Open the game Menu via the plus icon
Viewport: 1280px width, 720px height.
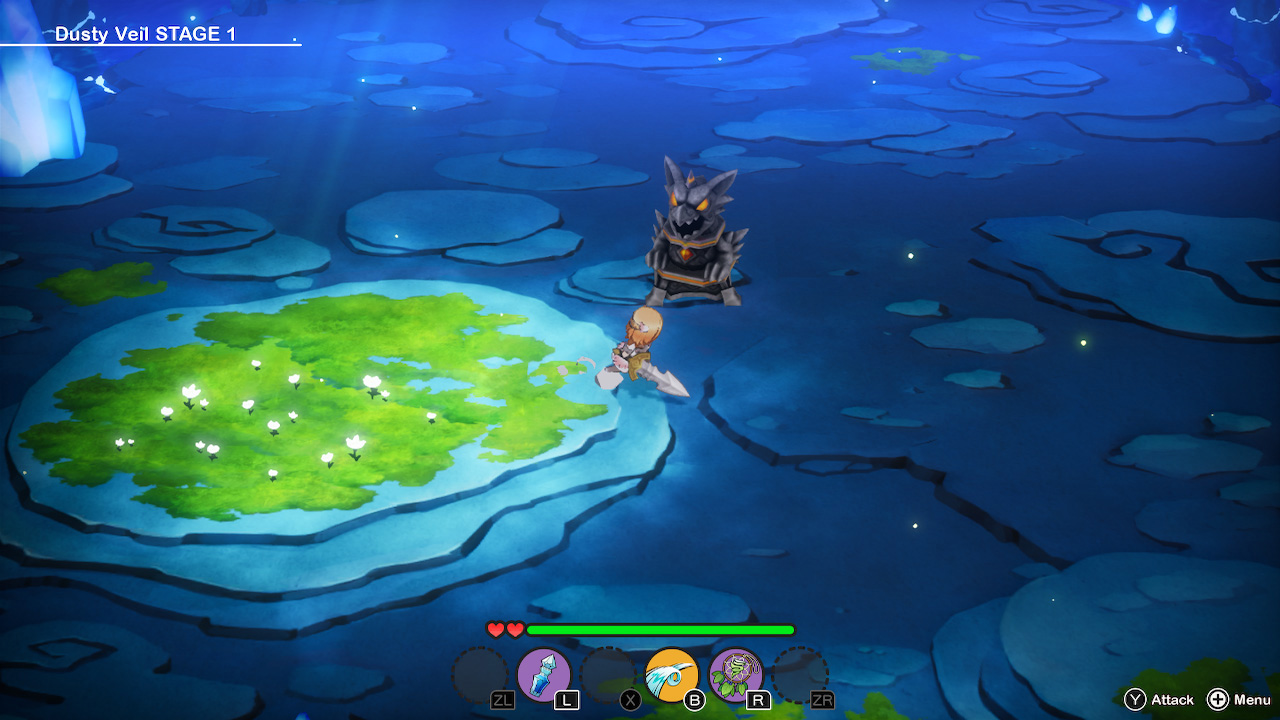[1218, 700]
